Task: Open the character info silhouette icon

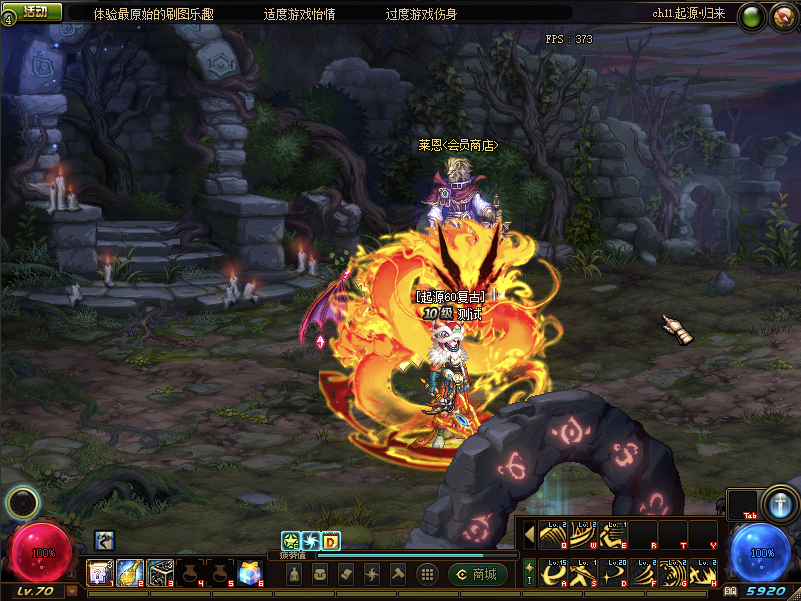Action: 295,574
